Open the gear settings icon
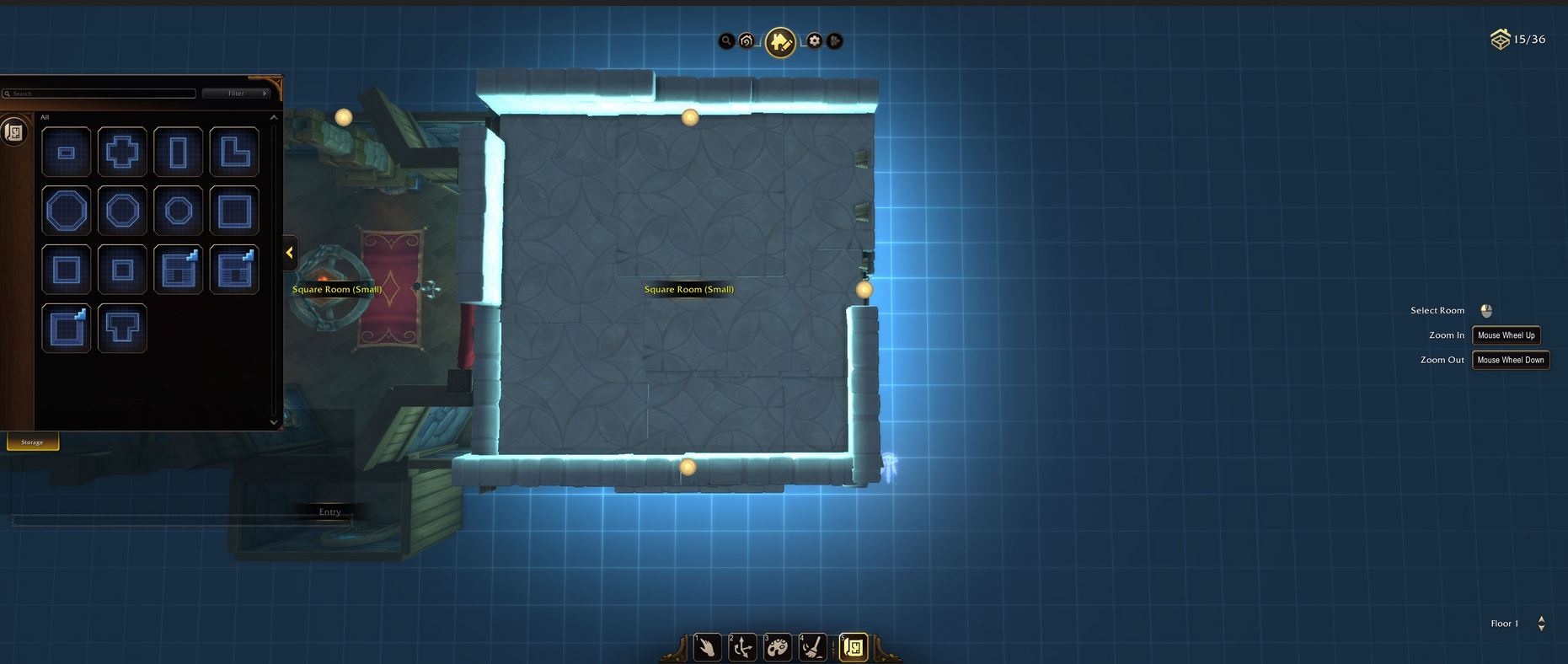The height and width of the screenshot is (664, 1568). click(814, 40)
